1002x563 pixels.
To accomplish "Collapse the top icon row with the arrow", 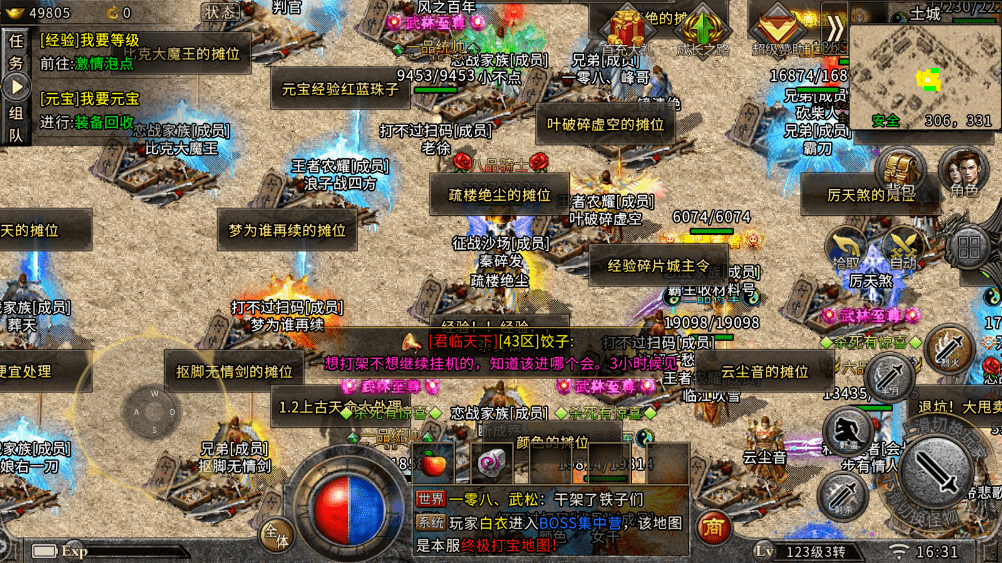I will [835, 28].
